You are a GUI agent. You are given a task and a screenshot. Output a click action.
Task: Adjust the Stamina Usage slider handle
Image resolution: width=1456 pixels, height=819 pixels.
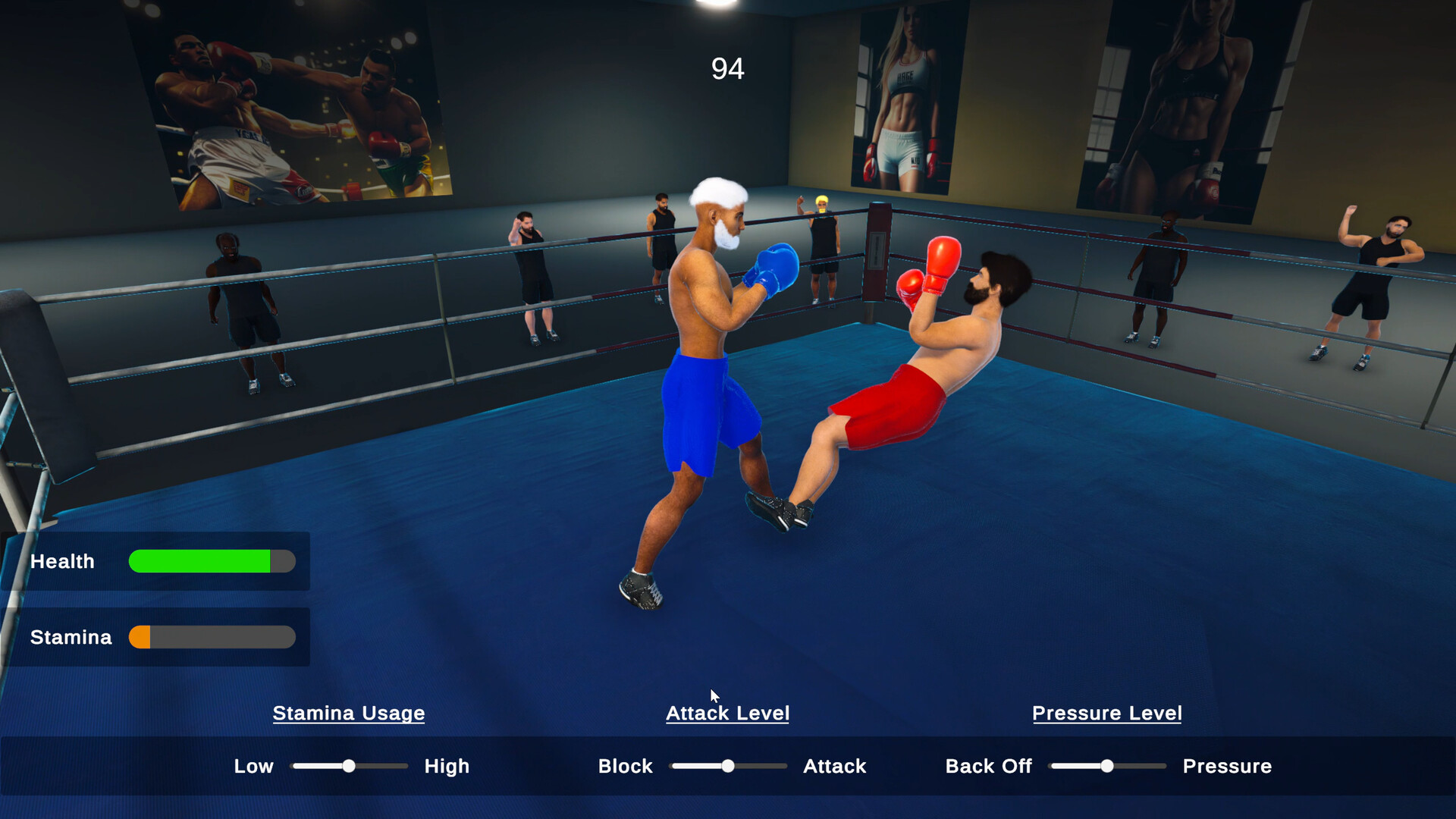click(x=349, y=766)
